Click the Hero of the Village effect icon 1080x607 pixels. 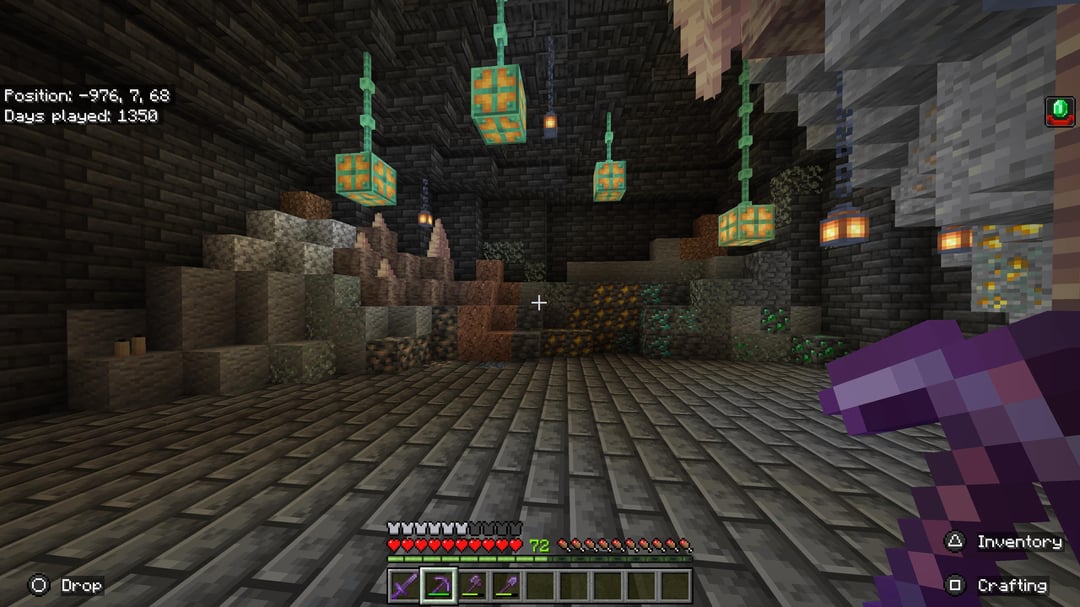[1059, 111]
